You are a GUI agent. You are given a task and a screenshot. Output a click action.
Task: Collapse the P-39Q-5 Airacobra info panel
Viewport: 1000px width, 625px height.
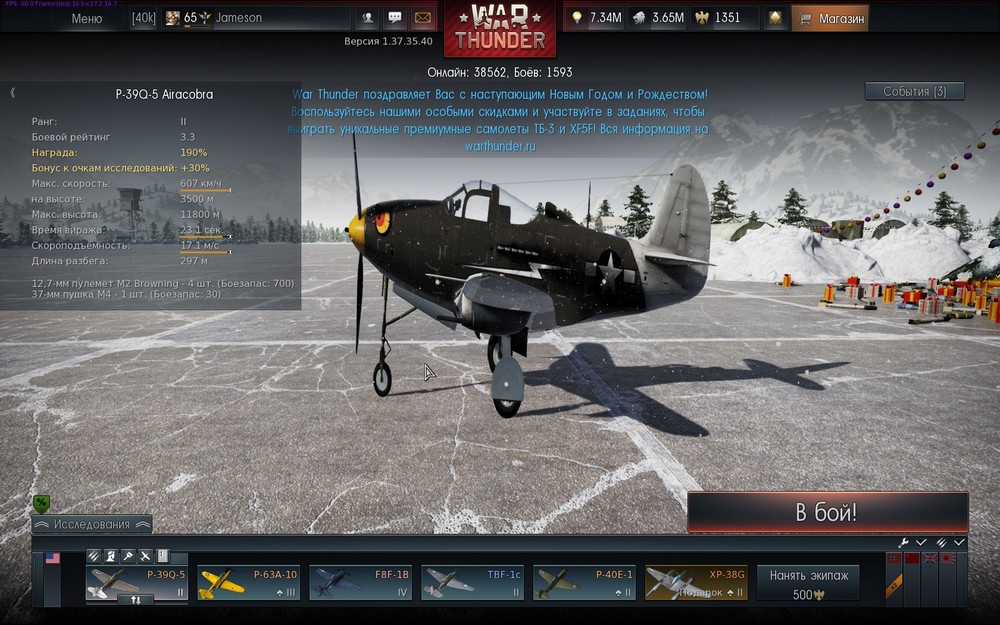coord(12,93)
